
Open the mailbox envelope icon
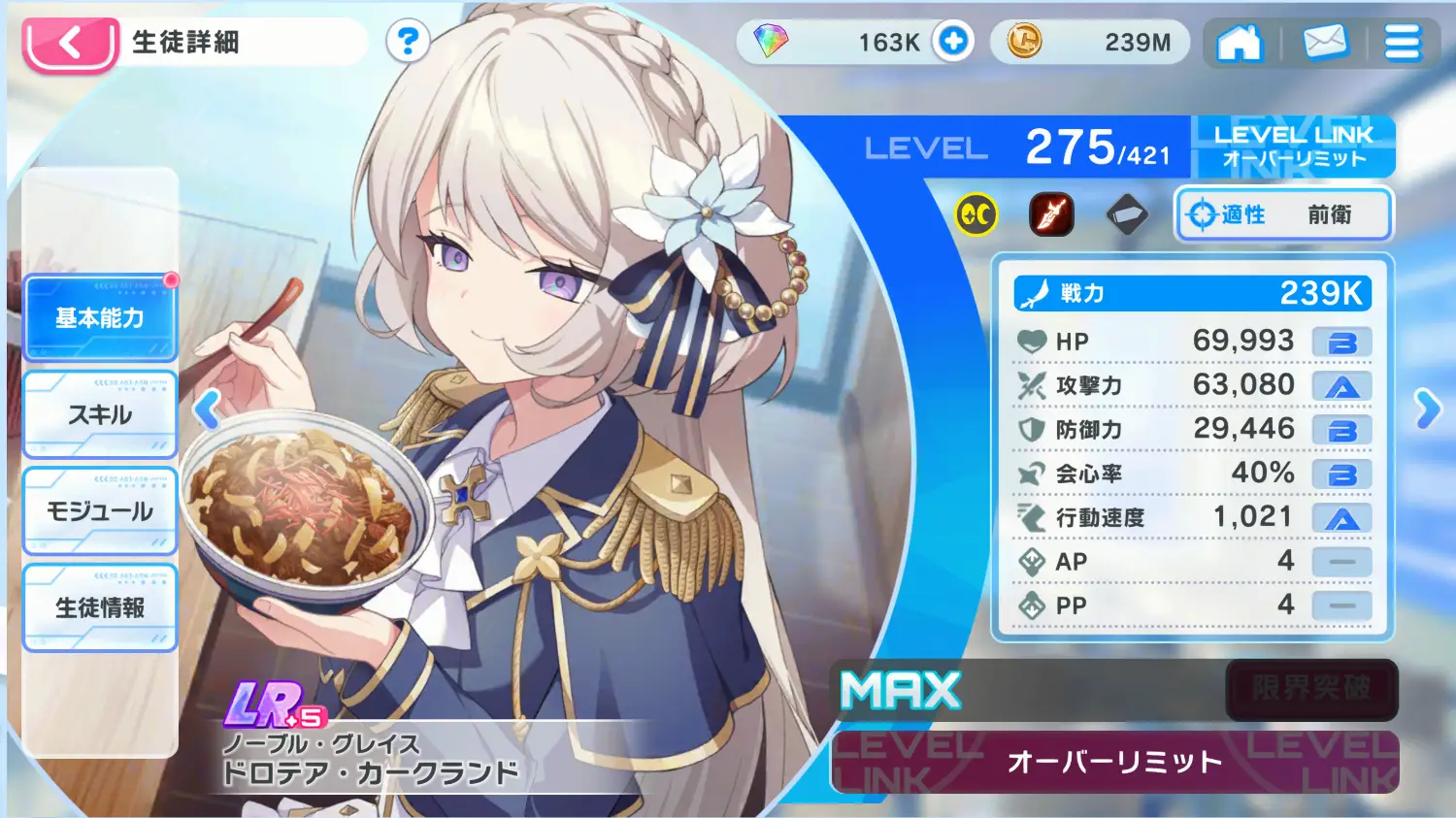(1324, 43)
